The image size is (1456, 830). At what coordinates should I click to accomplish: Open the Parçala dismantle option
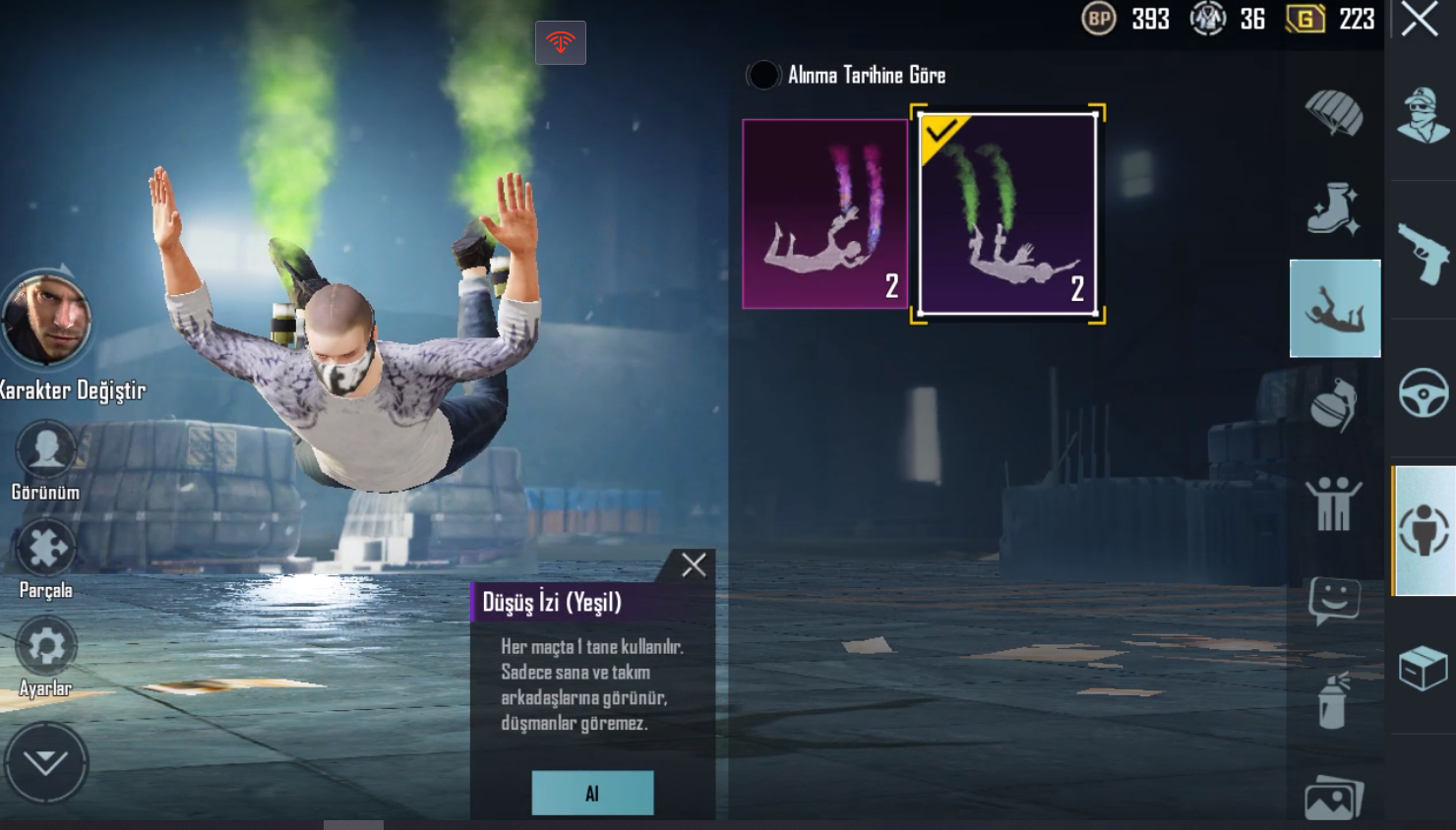pos(45,549)
